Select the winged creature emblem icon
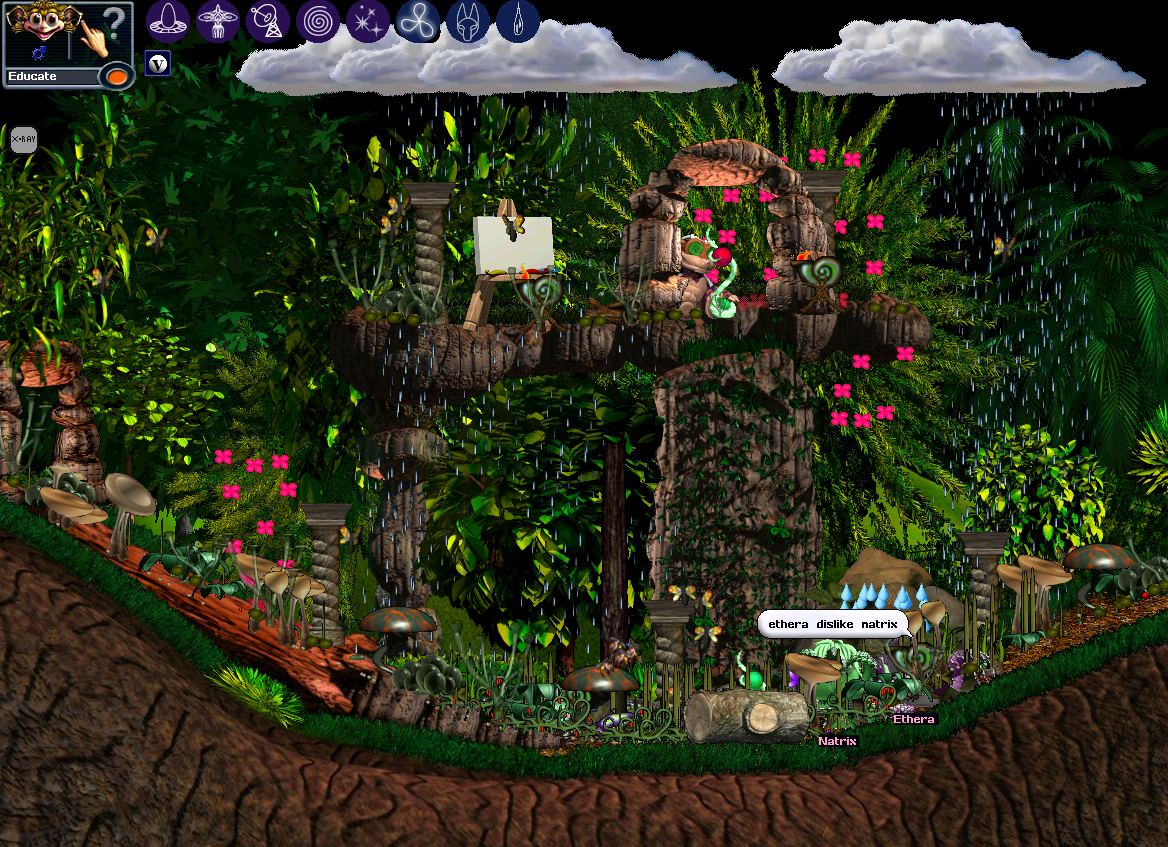The width and height of the screenshot is (1168, 847). pos(218,20)
